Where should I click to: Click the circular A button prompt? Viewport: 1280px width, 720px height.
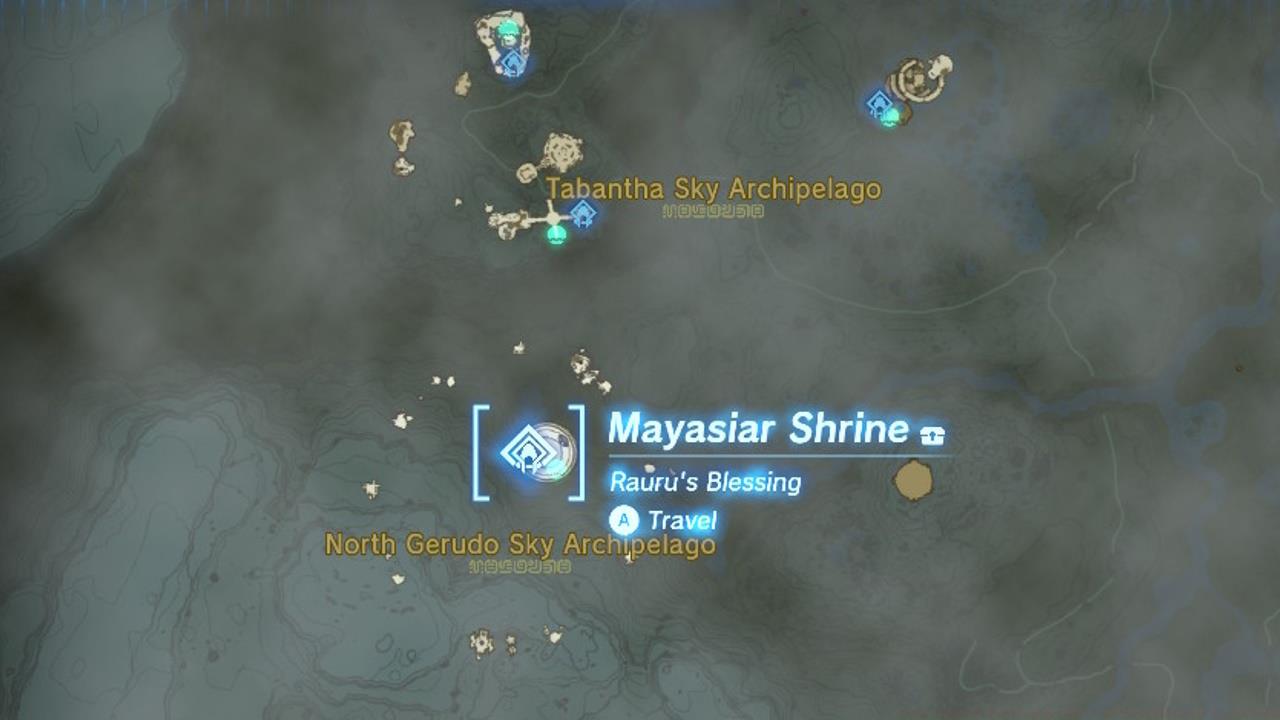[625, 520]
